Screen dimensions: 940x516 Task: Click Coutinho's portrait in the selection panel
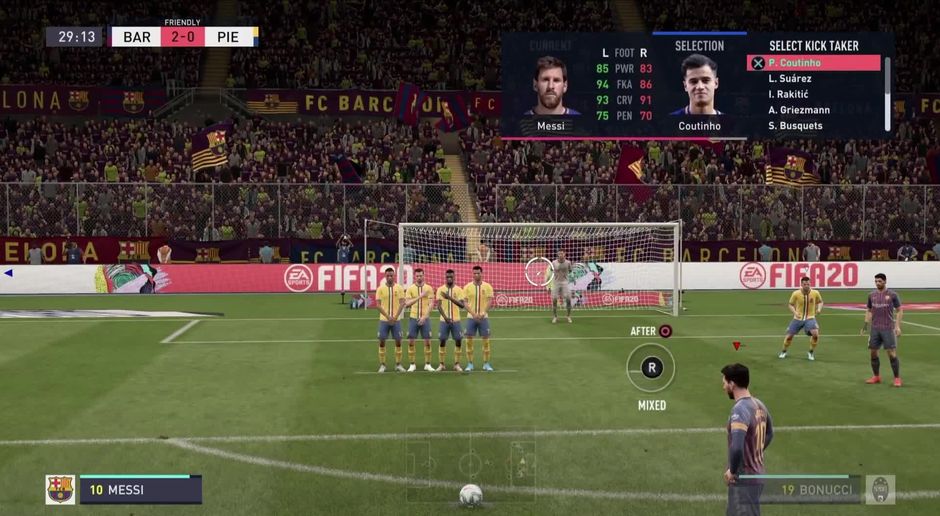pyautogui.click(x=700, y=86)
